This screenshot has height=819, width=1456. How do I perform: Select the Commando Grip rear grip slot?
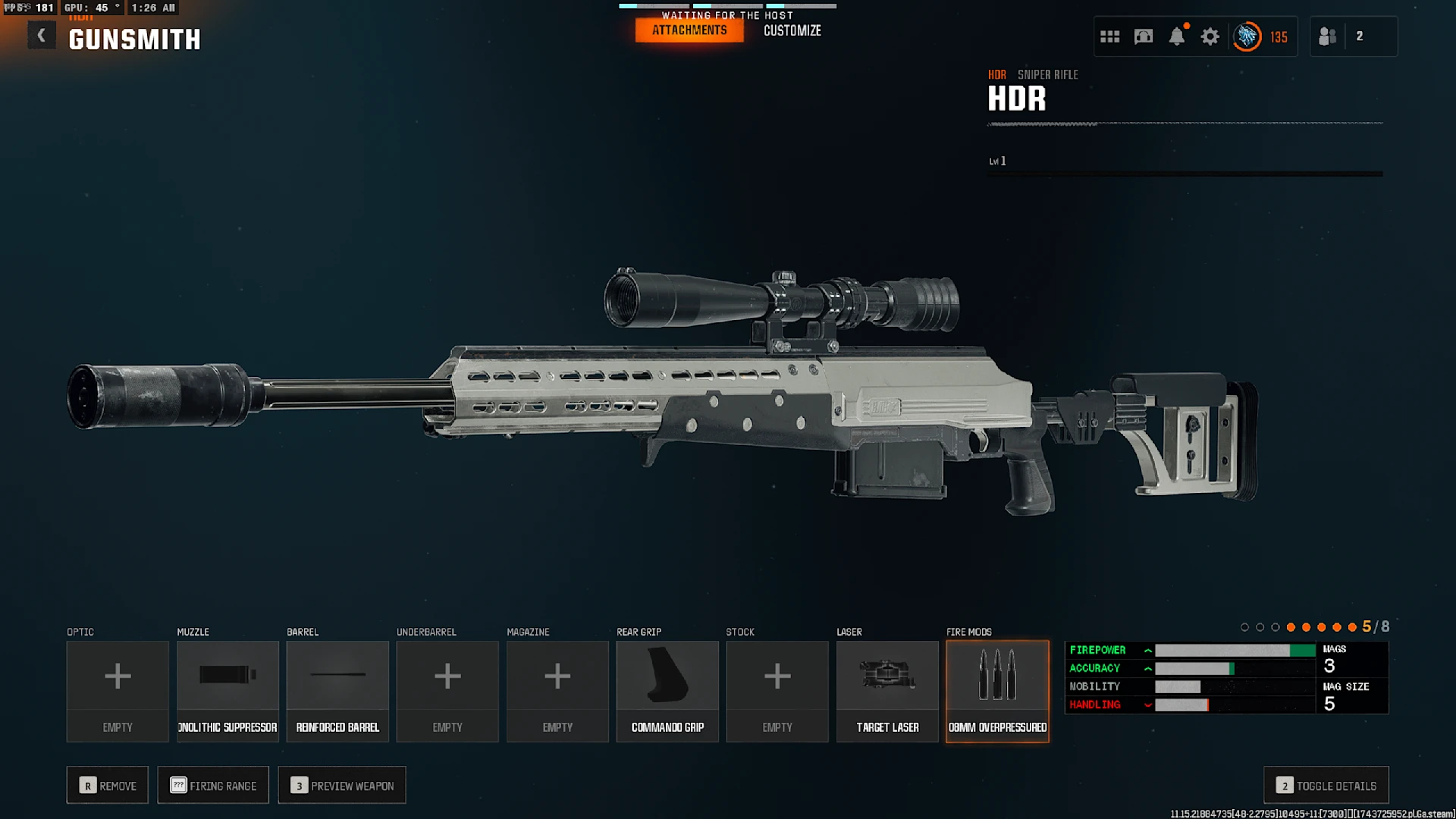click(x=667, y=691)
